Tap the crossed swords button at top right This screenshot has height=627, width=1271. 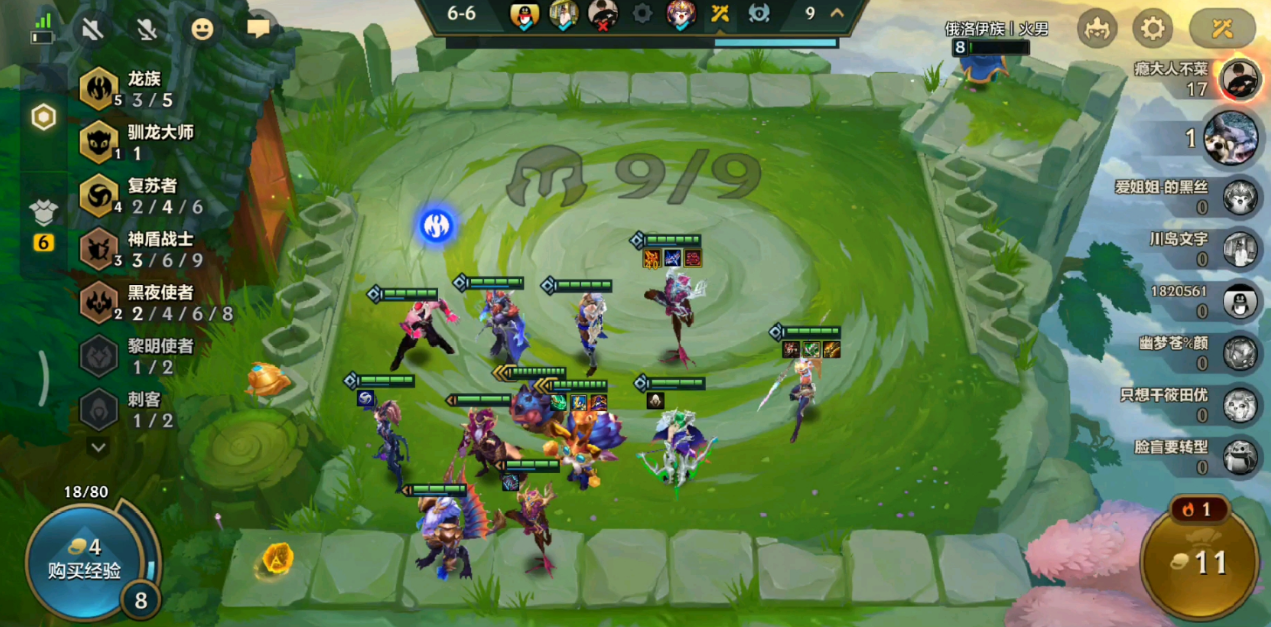1221,28
